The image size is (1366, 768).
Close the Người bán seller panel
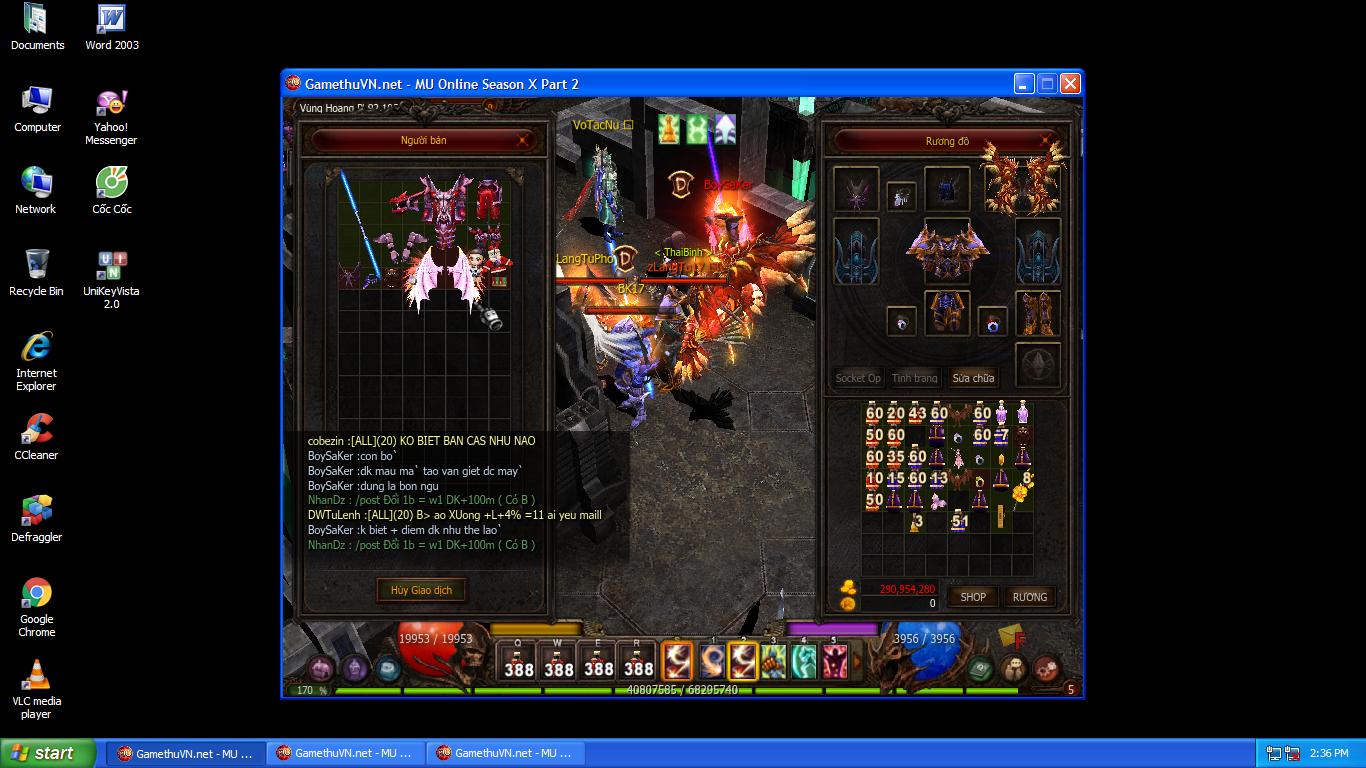point(522,141)
